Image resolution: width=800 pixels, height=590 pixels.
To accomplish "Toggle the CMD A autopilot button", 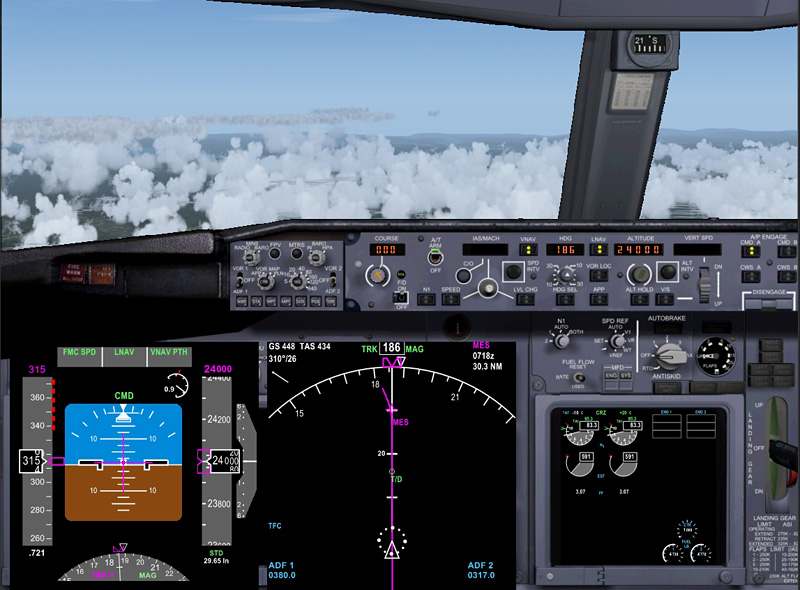I will pyautogui.click(x=748, y=249).
